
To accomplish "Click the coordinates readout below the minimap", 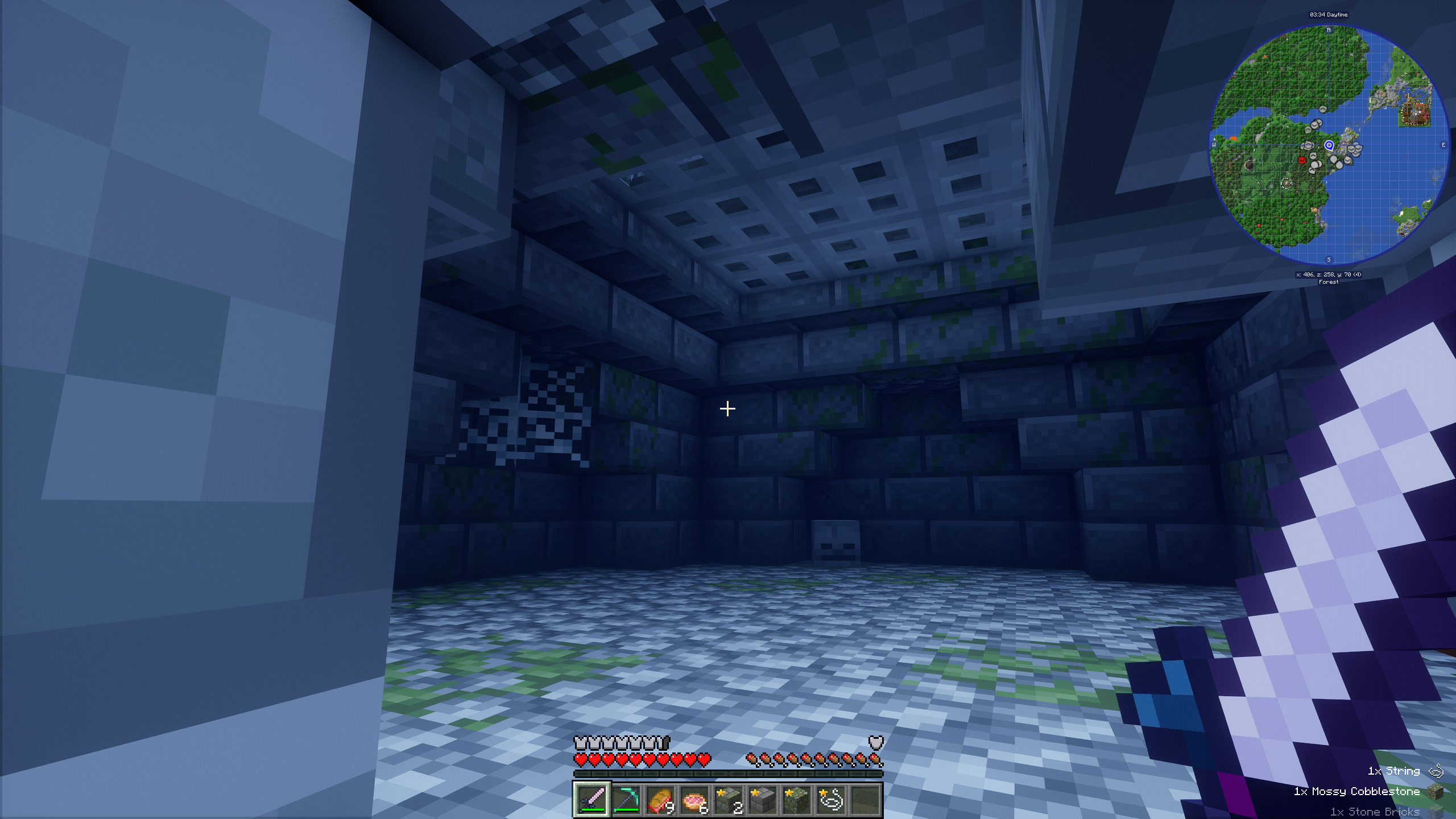I will click(x=1329, y=274).
